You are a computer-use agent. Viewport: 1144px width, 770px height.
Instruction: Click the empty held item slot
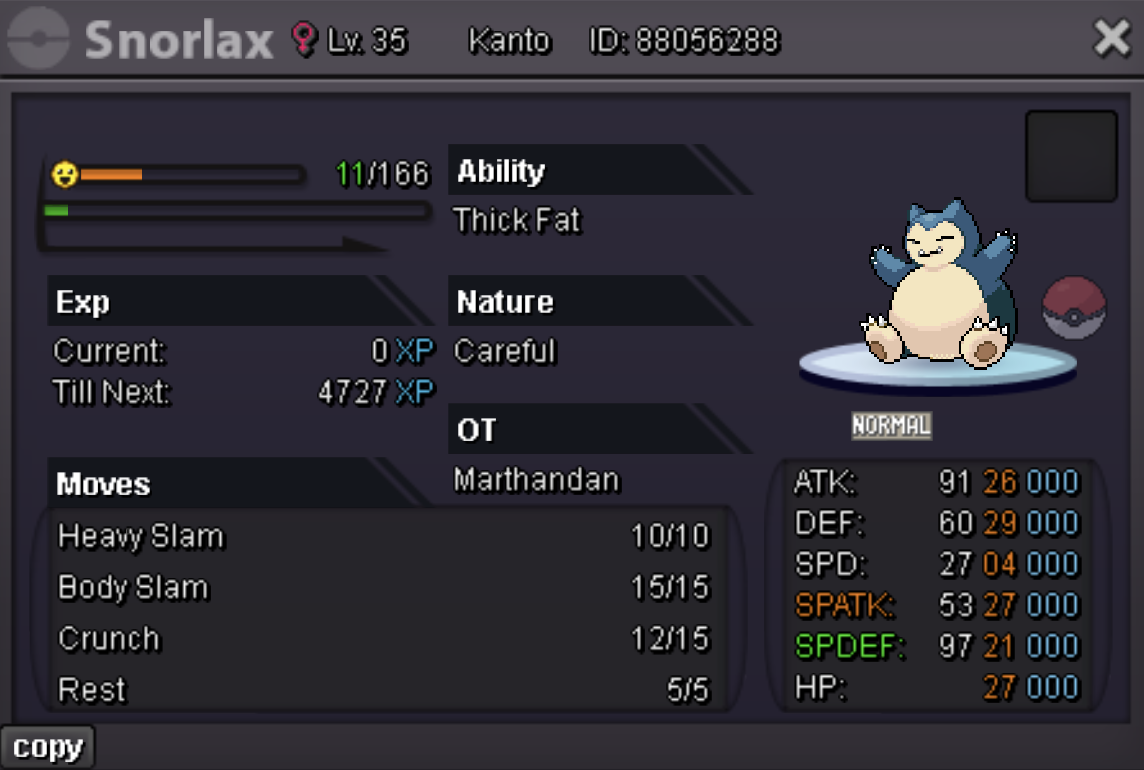[x=1071, y=156]
